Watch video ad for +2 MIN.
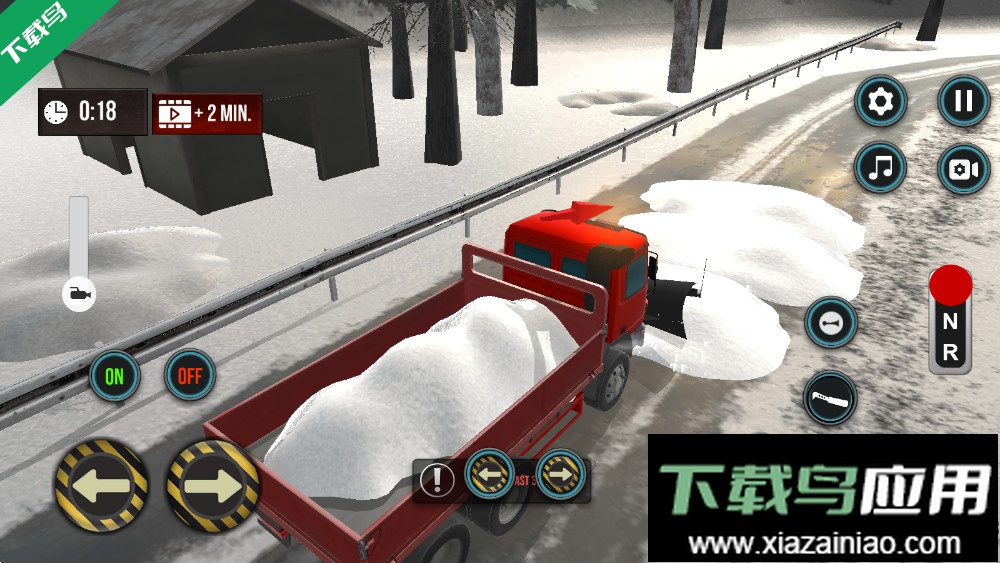 coord(207,113)
